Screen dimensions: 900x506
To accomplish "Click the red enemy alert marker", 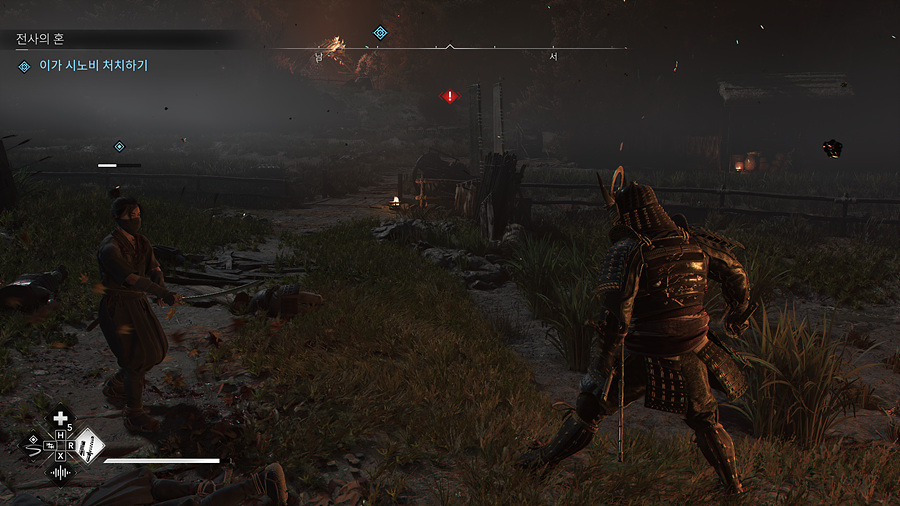I will 450,96.
